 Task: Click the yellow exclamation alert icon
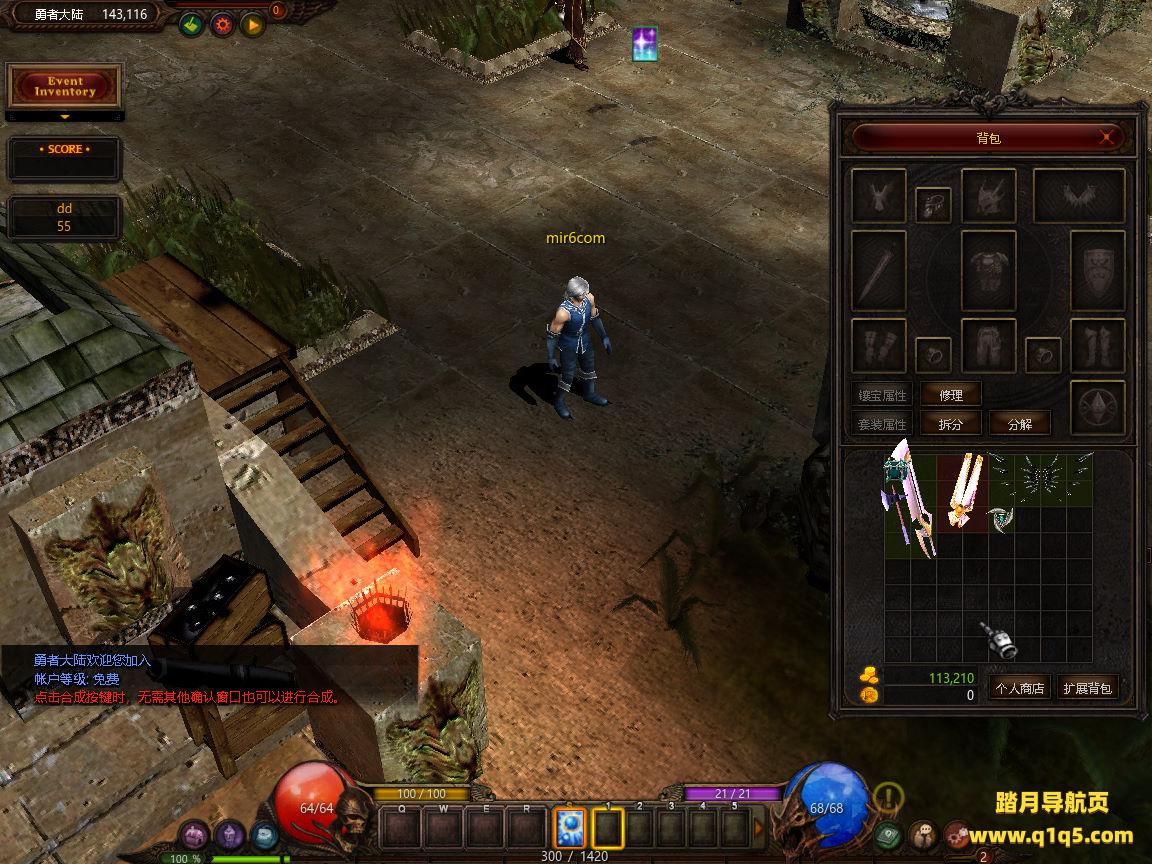pos(888,797)
